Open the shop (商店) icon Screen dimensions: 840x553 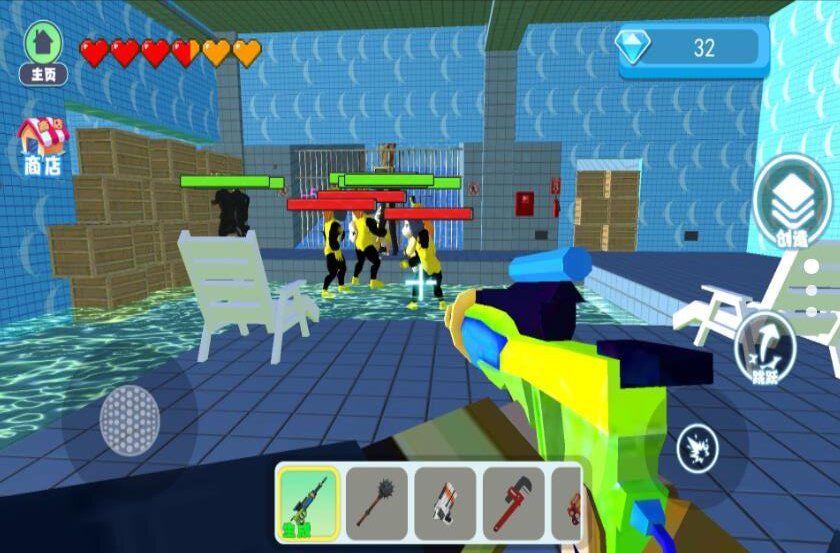(42, 146)
